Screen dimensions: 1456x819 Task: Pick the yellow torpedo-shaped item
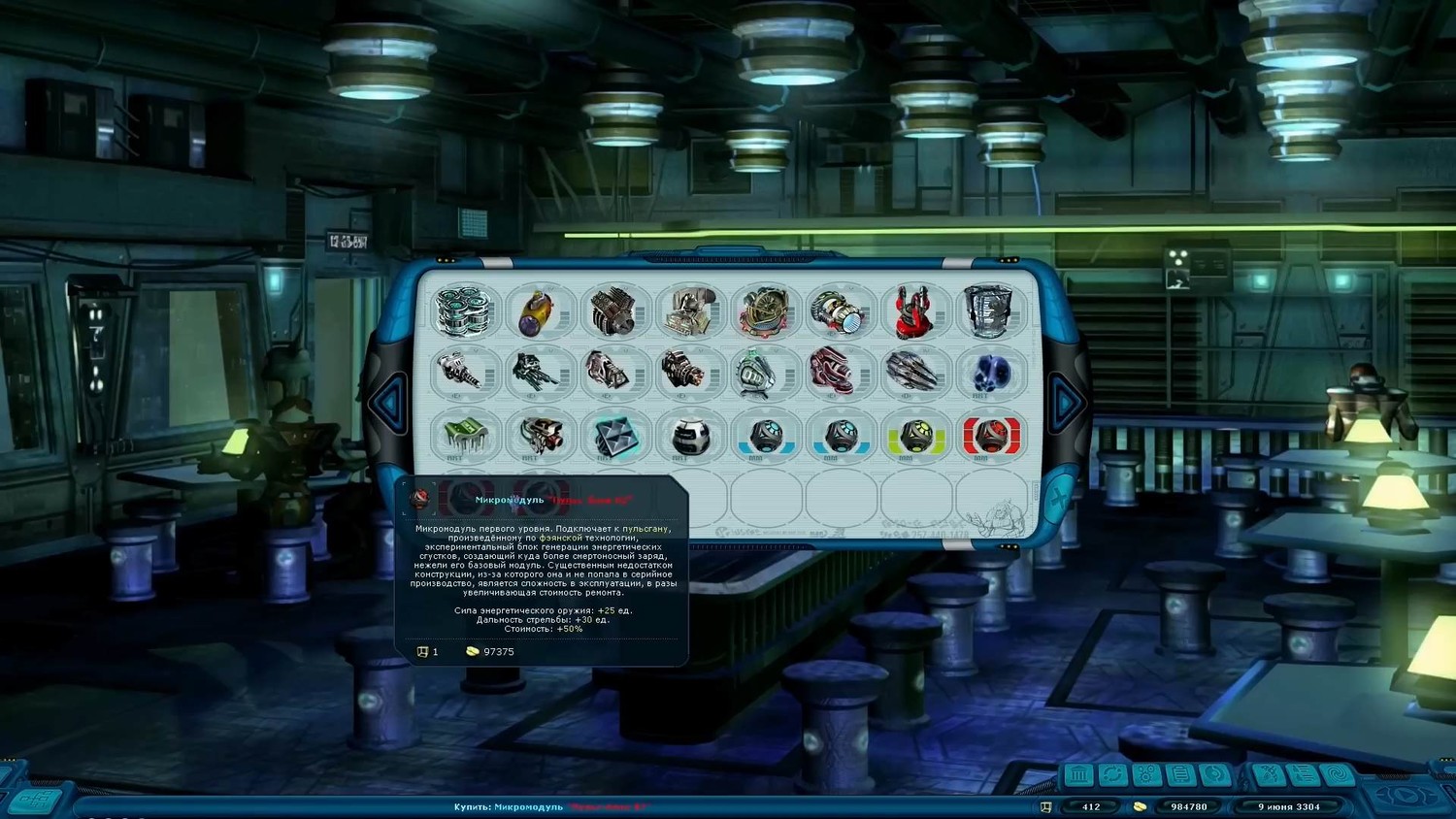[539, 312]
